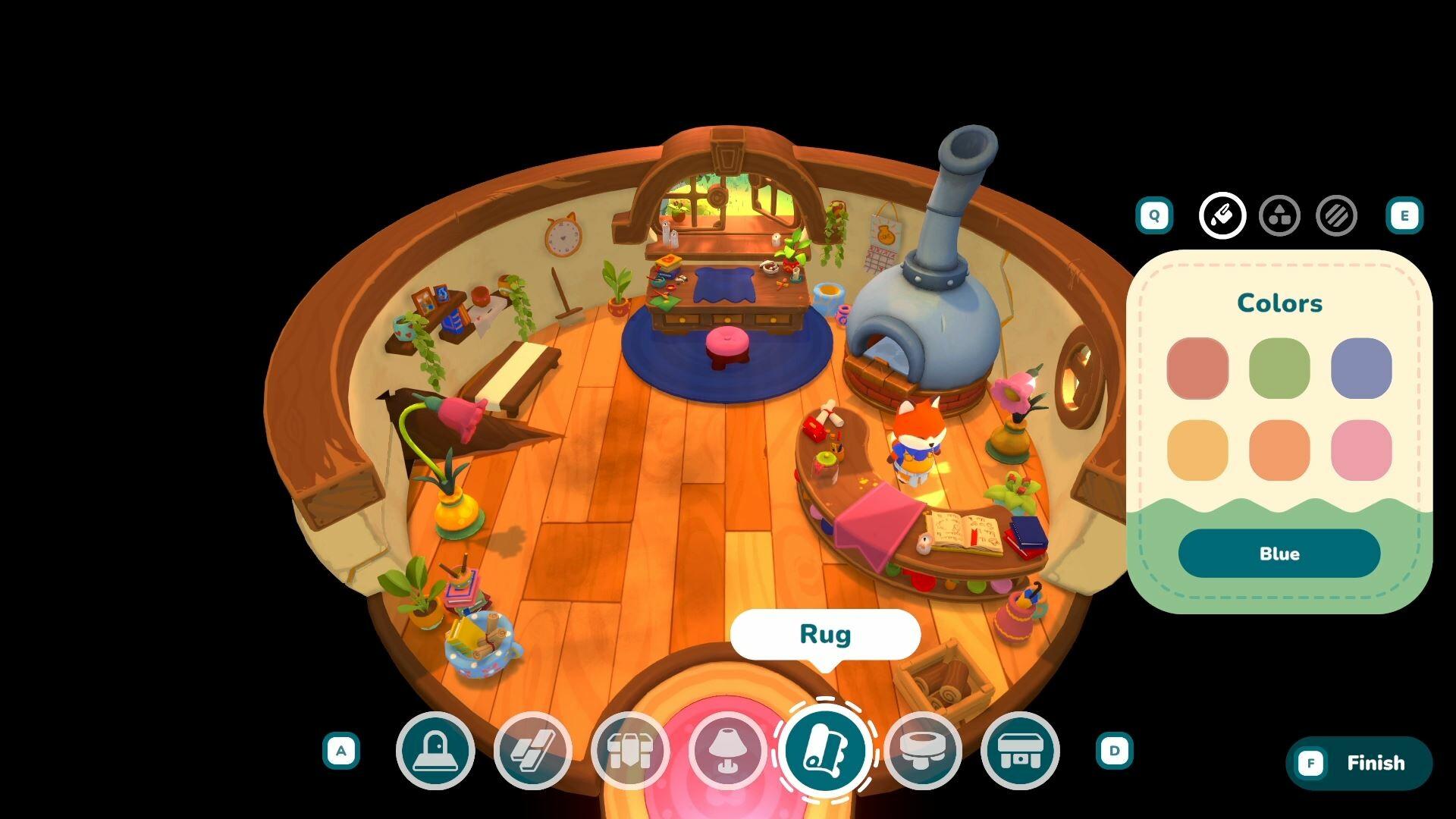Screen dimensions: 1456x819
Task: Pick the green color swatch
Action: tap(1279, 369)
